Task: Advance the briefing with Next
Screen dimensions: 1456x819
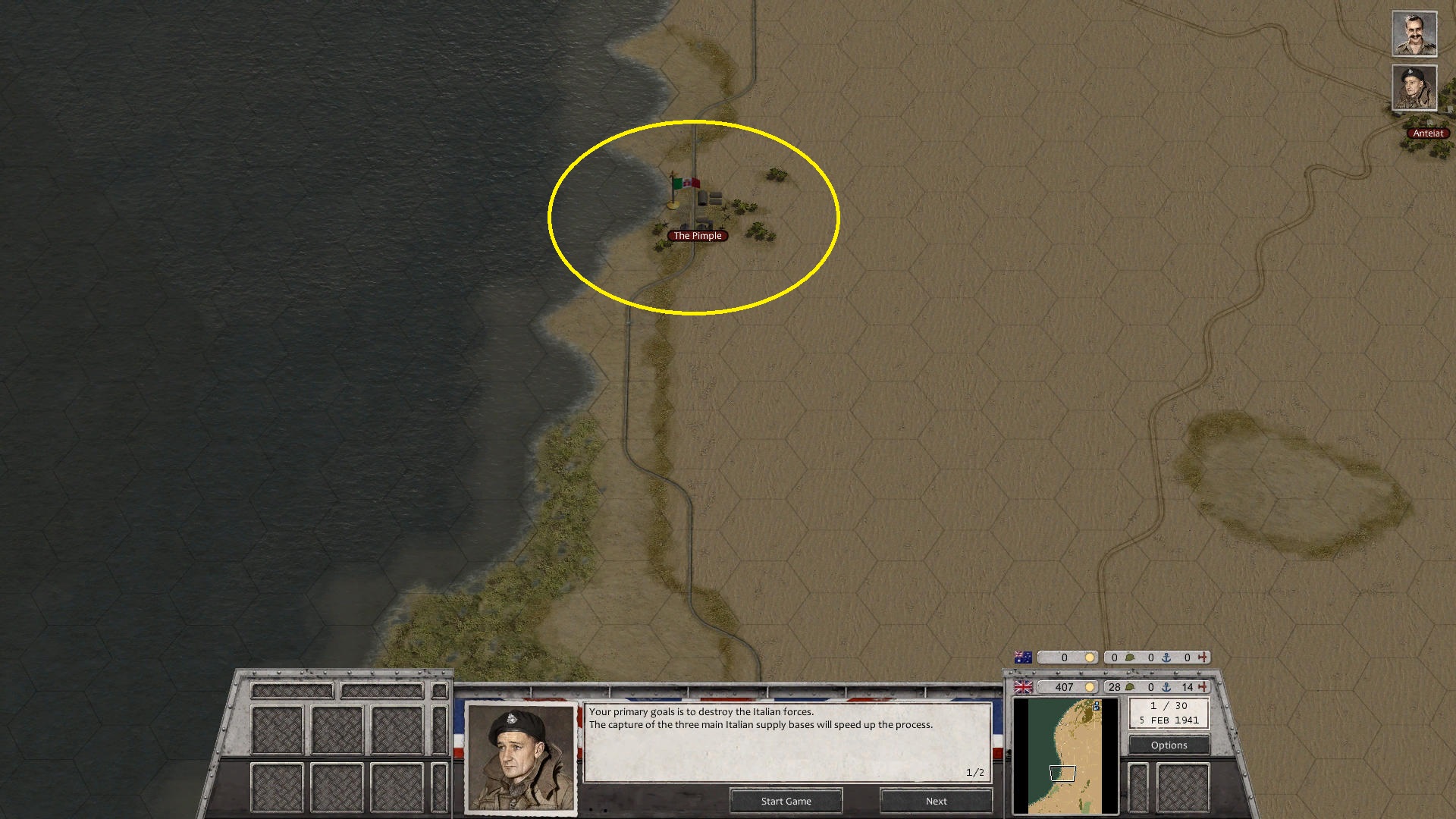Action: [x=935, y=801]
